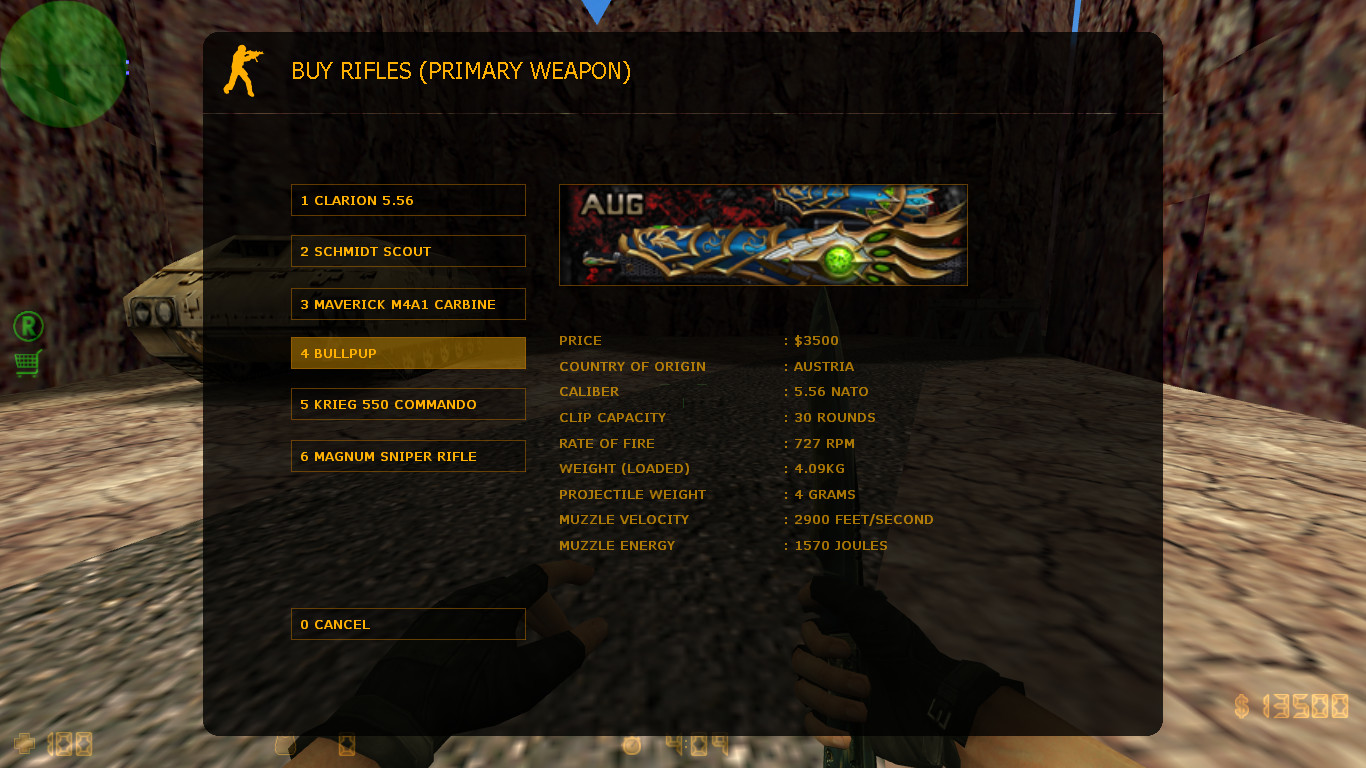Click the money amount $13500 in HUD
Image resolution: width=1366 pixels, height=768 pixels.
(1291, 707)
